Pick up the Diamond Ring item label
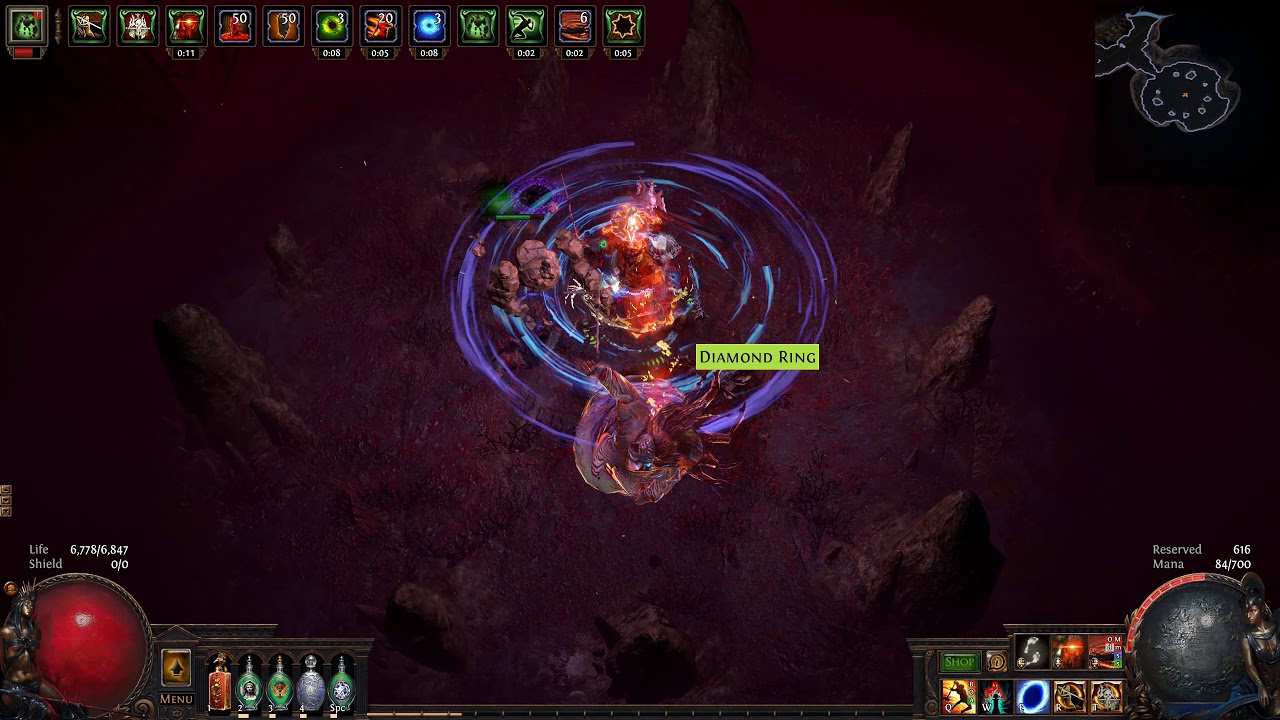 757,357
